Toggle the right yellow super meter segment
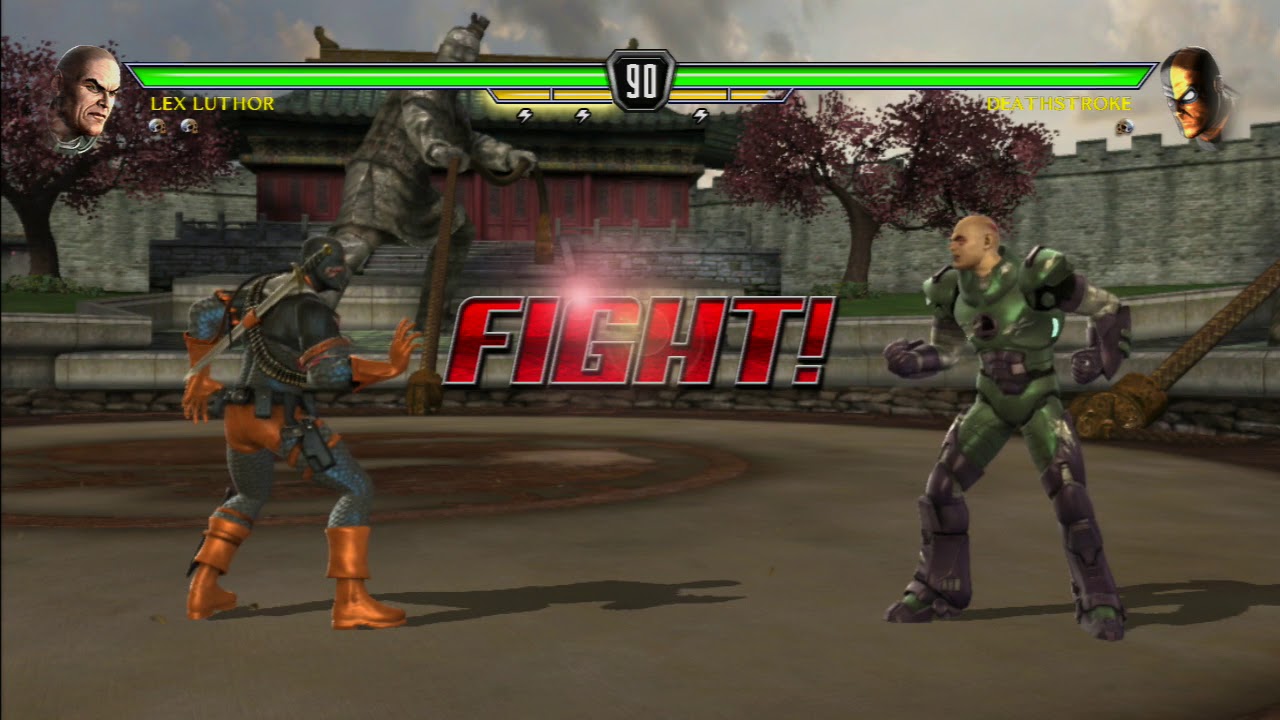Screen dimensions: 1280x720 (700, 94)
